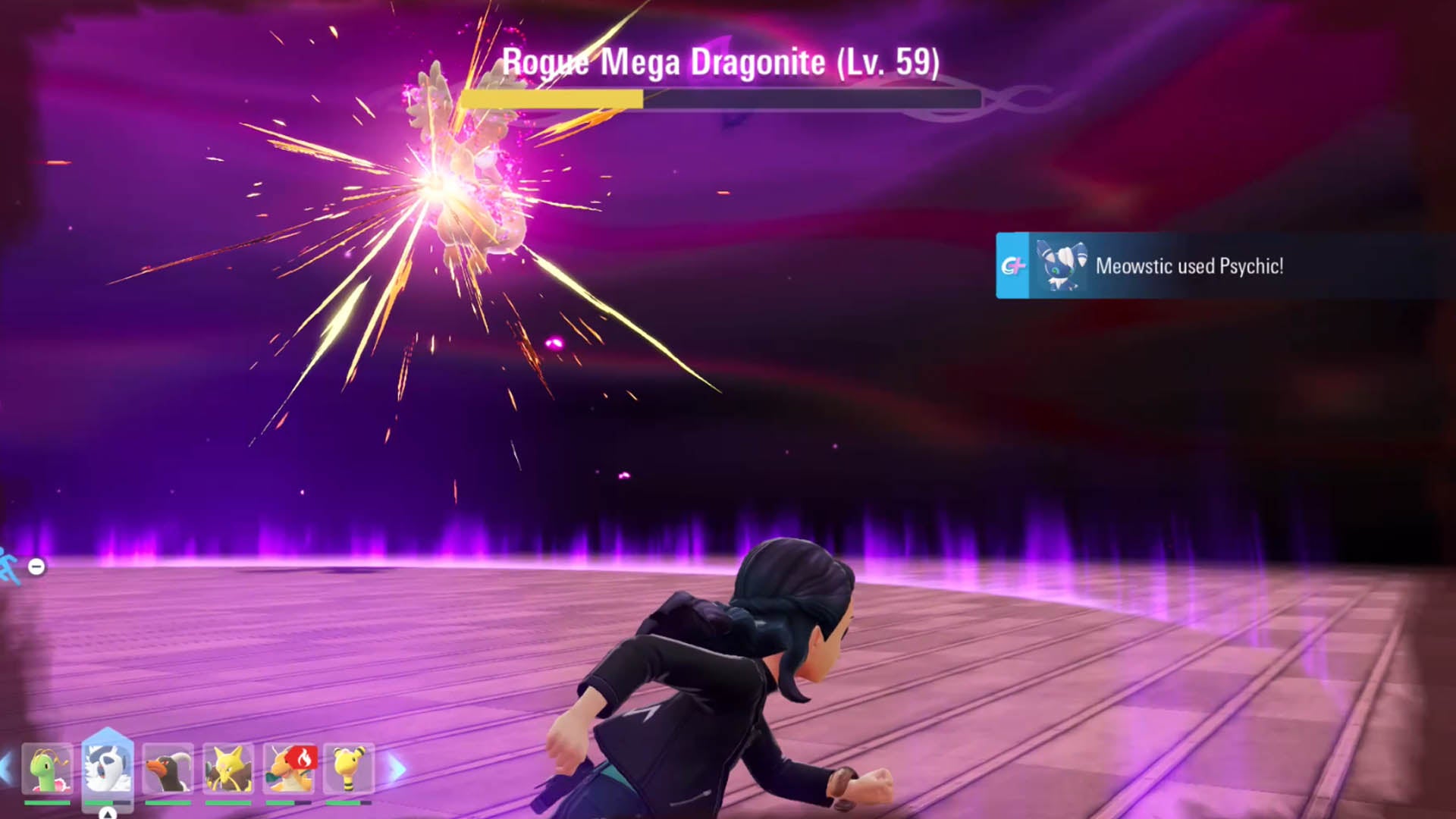Pick the burned Charizard party slot
1456x819 pixels.
tap(288, 769)
